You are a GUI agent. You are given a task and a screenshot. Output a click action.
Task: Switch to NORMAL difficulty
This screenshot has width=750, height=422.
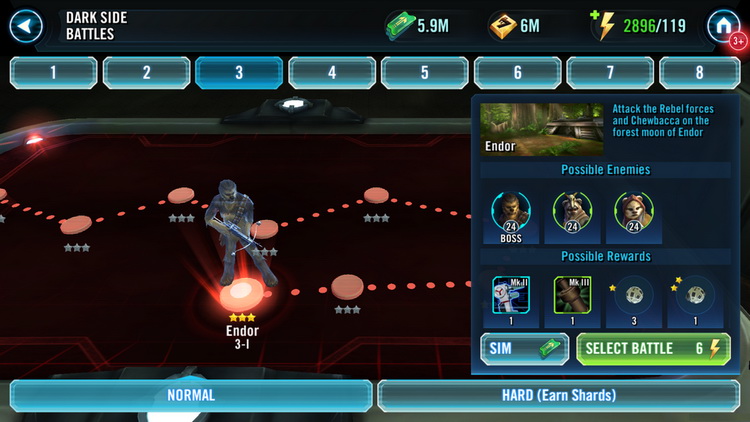click(x=190, y=395)
